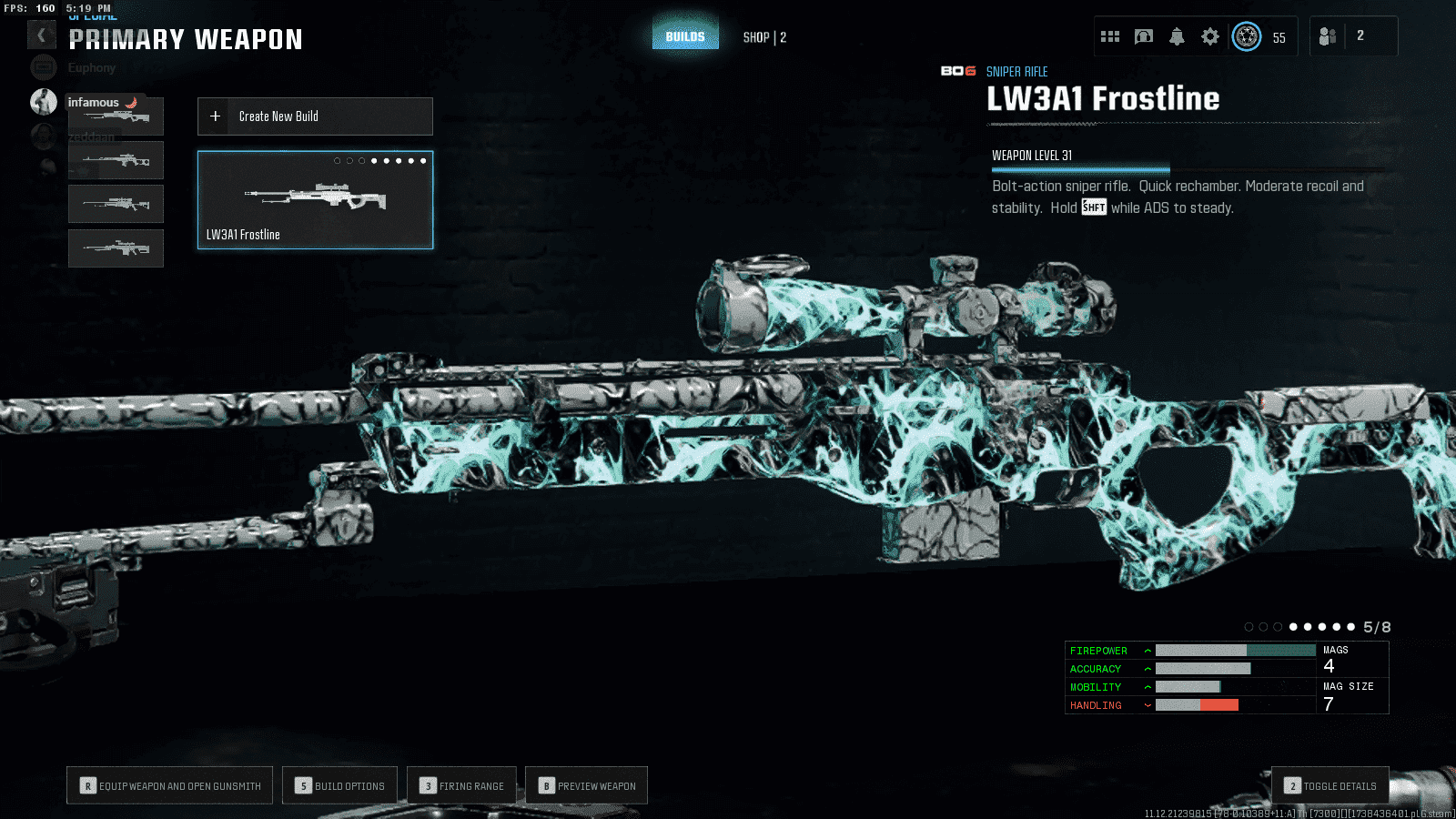Open notifications bell

[x=1177, y=36]
